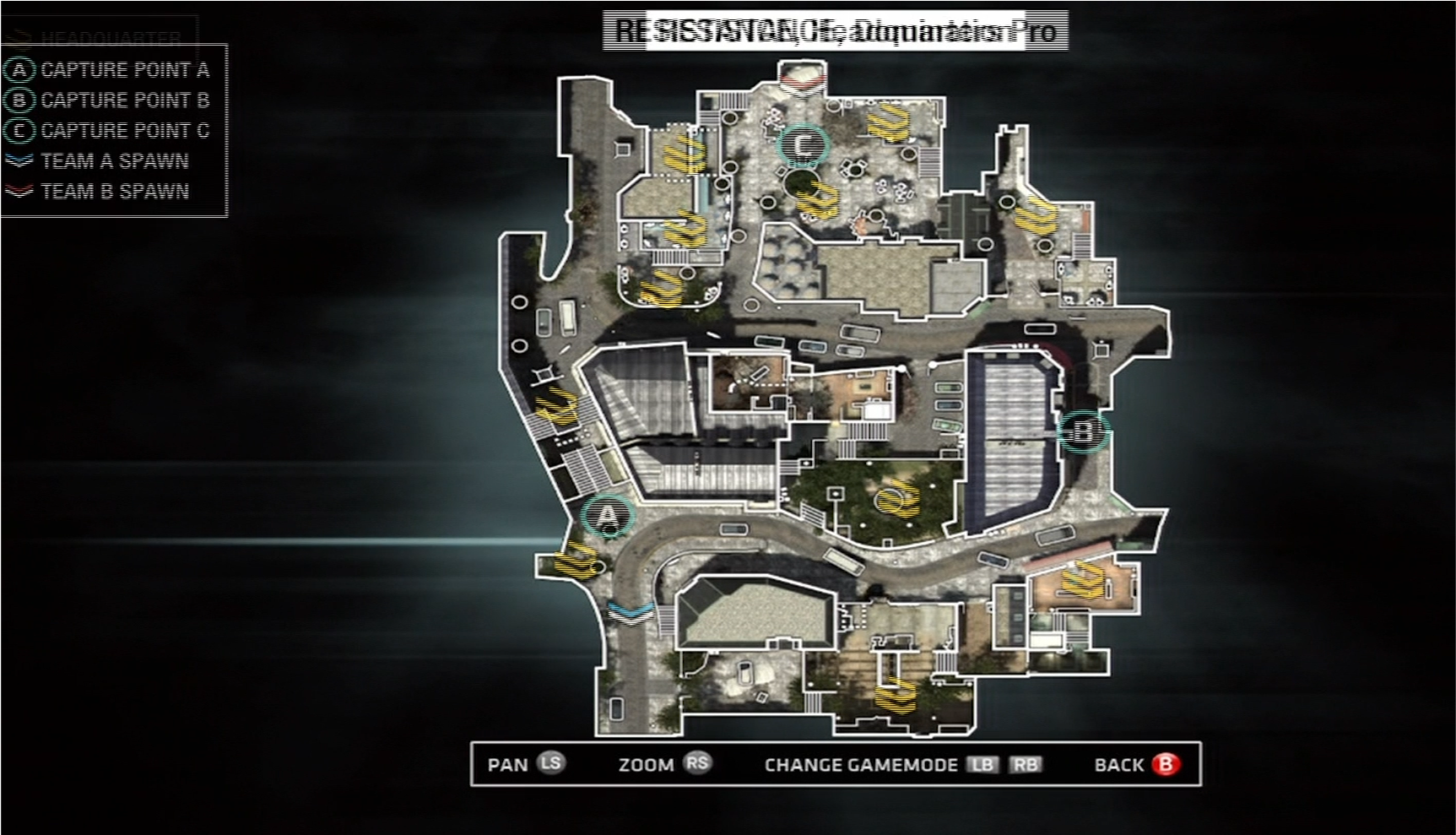
Task: Click the Team B spawn arrow icon in legend
Action: (18, 192)
